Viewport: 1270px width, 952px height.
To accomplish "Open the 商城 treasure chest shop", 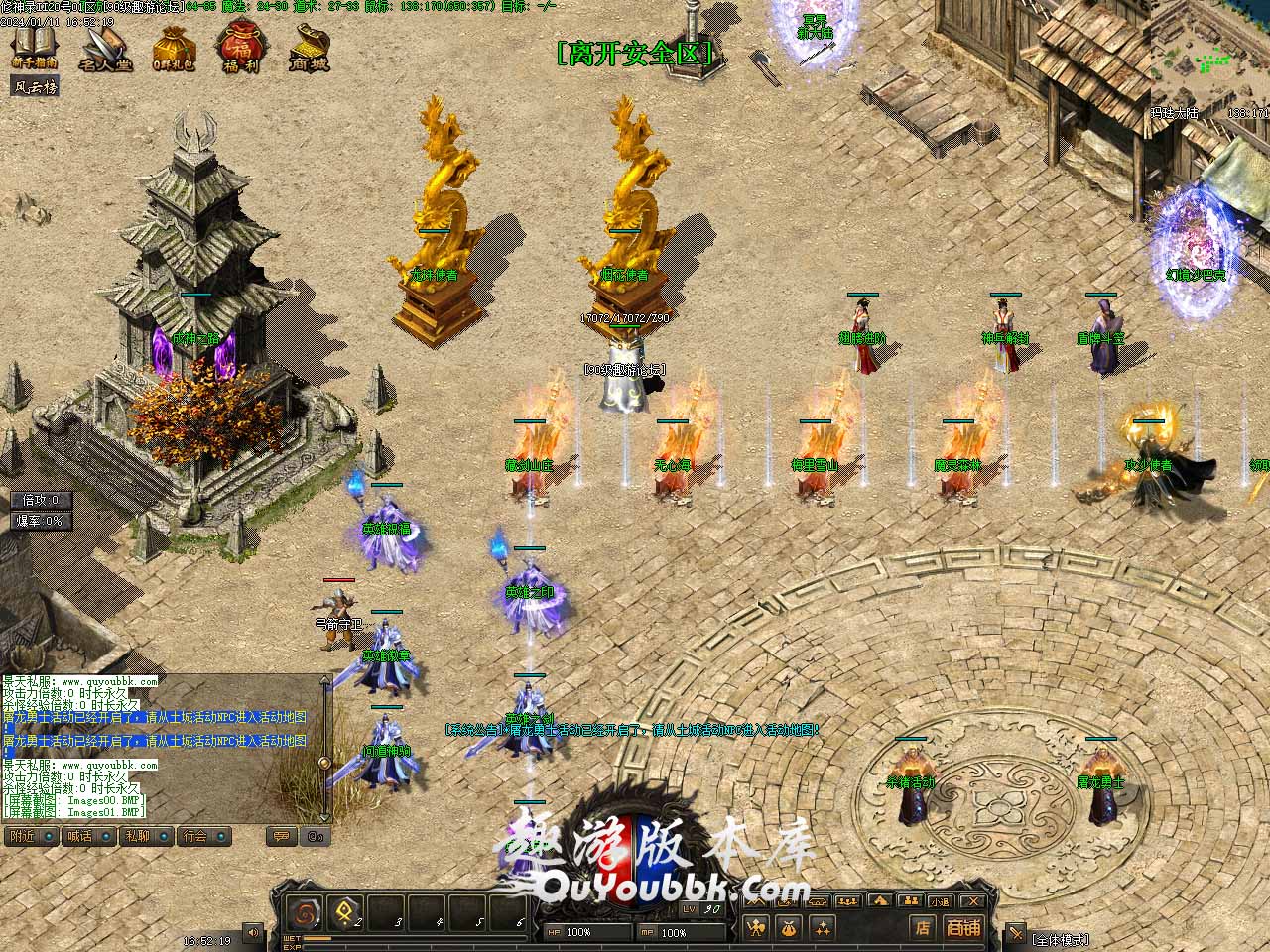I will [310, 47].
